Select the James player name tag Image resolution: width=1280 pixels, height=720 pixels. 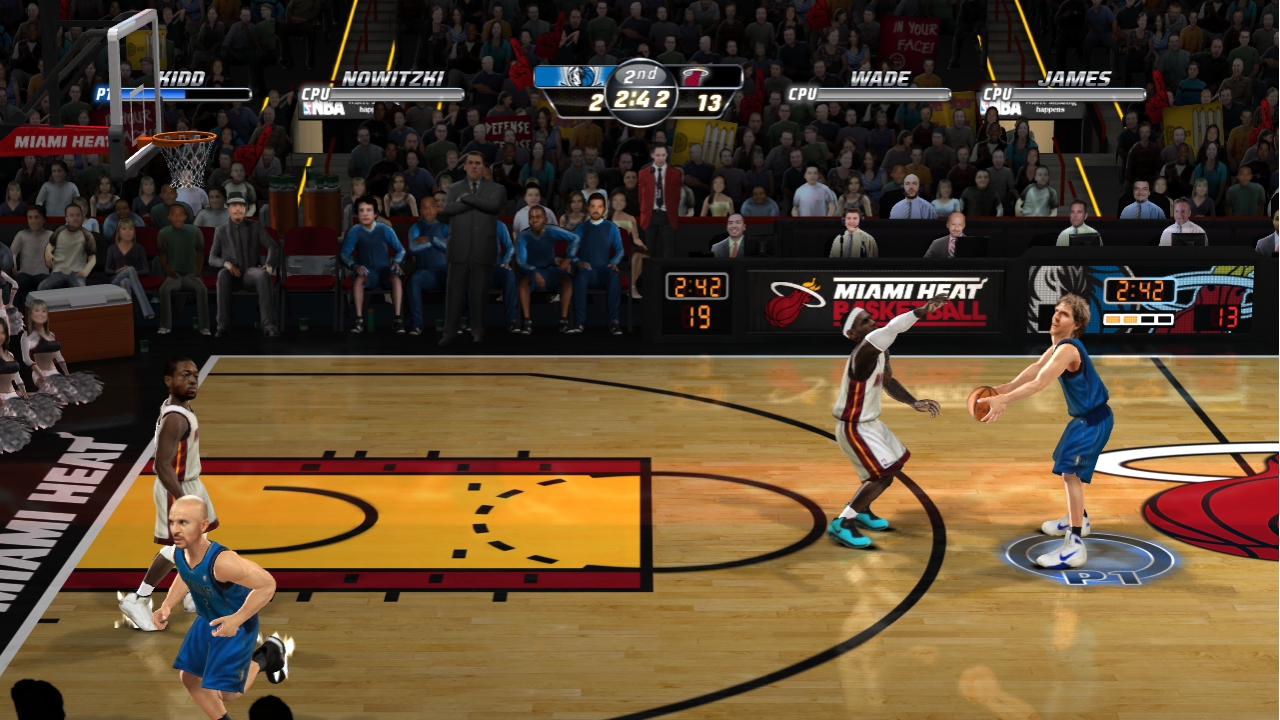click(x=1074, y=79)
